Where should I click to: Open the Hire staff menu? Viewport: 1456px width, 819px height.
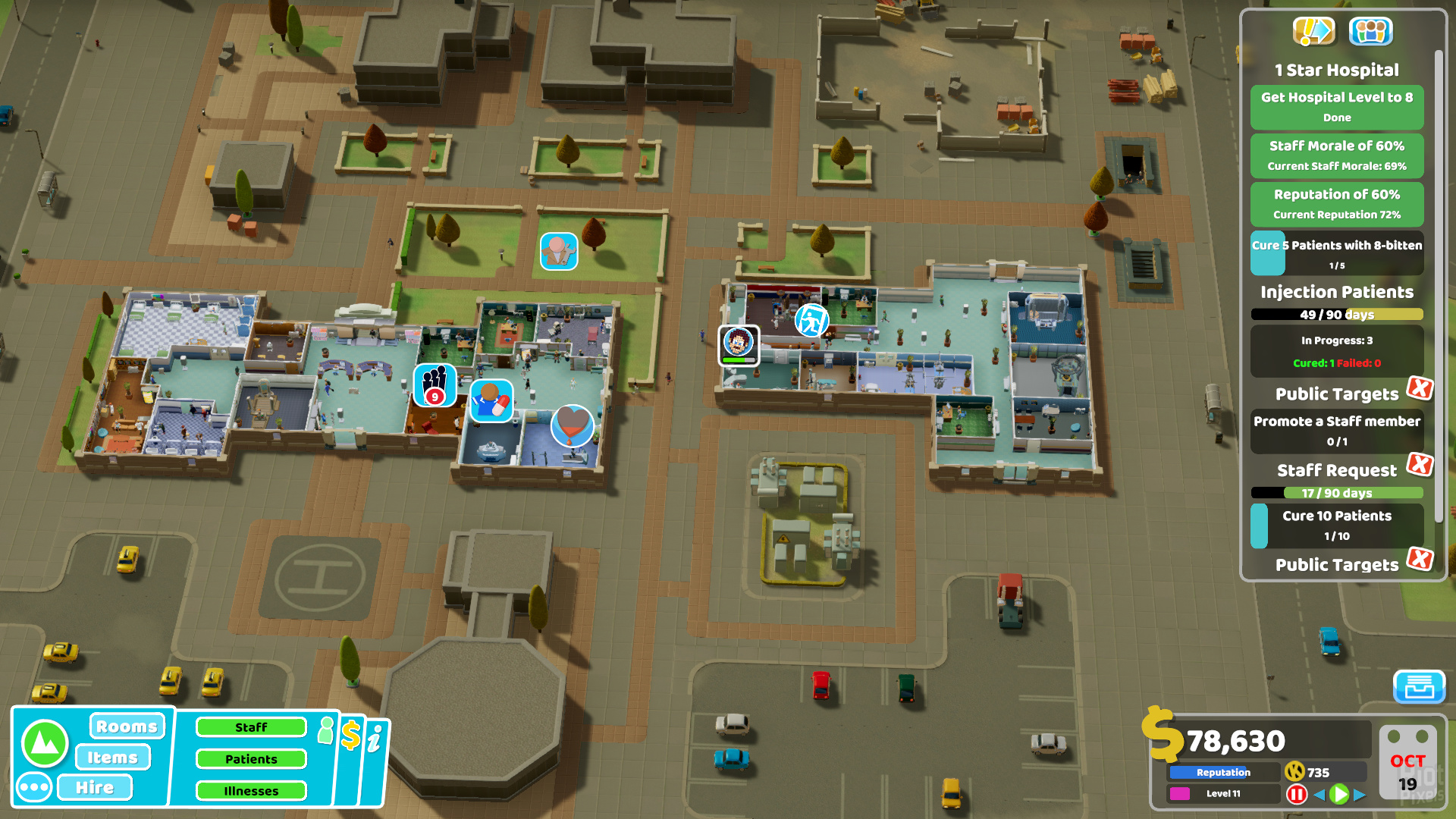pos(96,787)
